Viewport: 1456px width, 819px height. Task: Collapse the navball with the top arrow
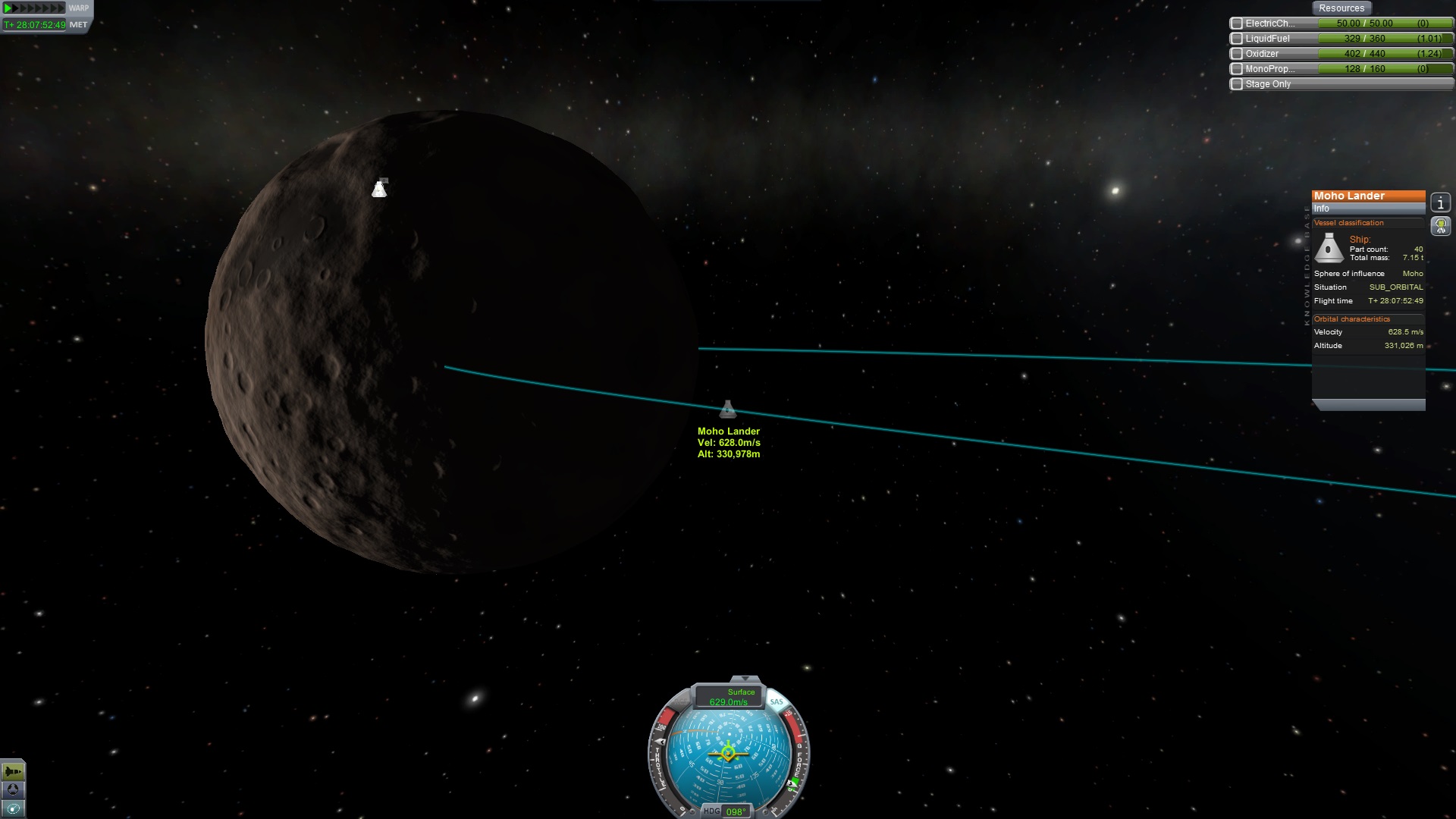(x=745, y=679)
